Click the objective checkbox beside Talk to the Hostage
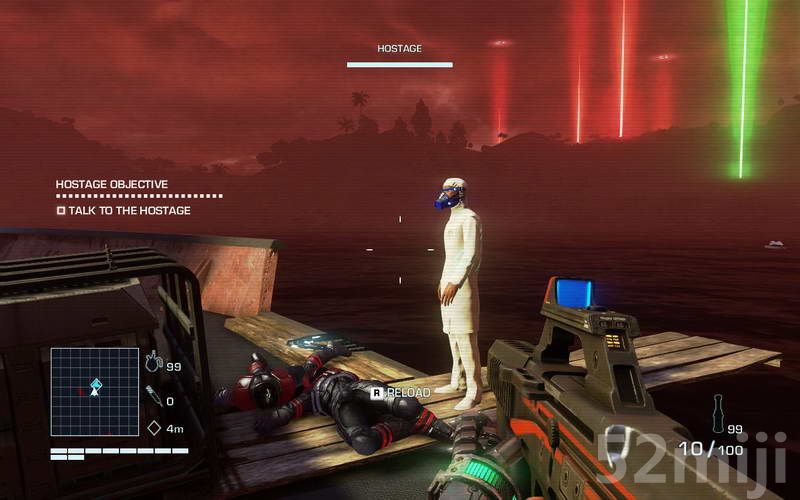Screen dimensions: 800x500 (x=61, y=211)
